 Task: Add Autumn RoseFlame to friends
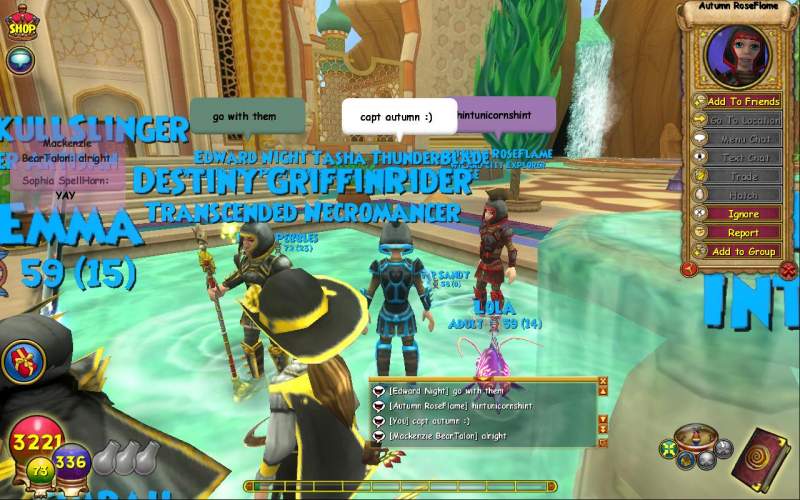point(743,101)
